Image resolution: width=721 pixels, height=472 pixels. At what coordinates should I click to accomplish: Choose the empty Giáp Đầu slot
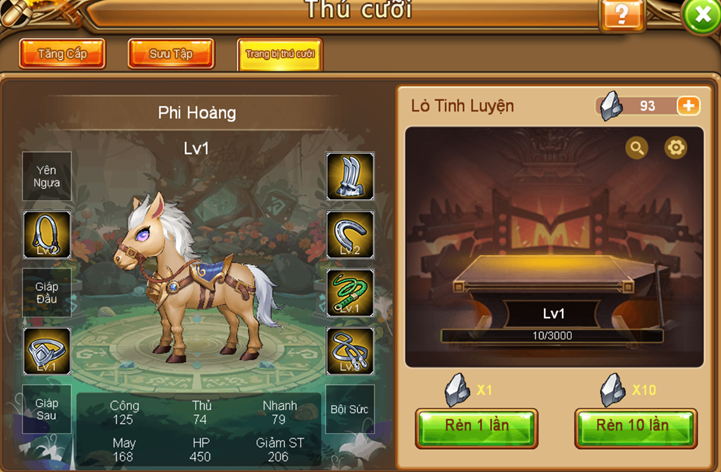47,292
